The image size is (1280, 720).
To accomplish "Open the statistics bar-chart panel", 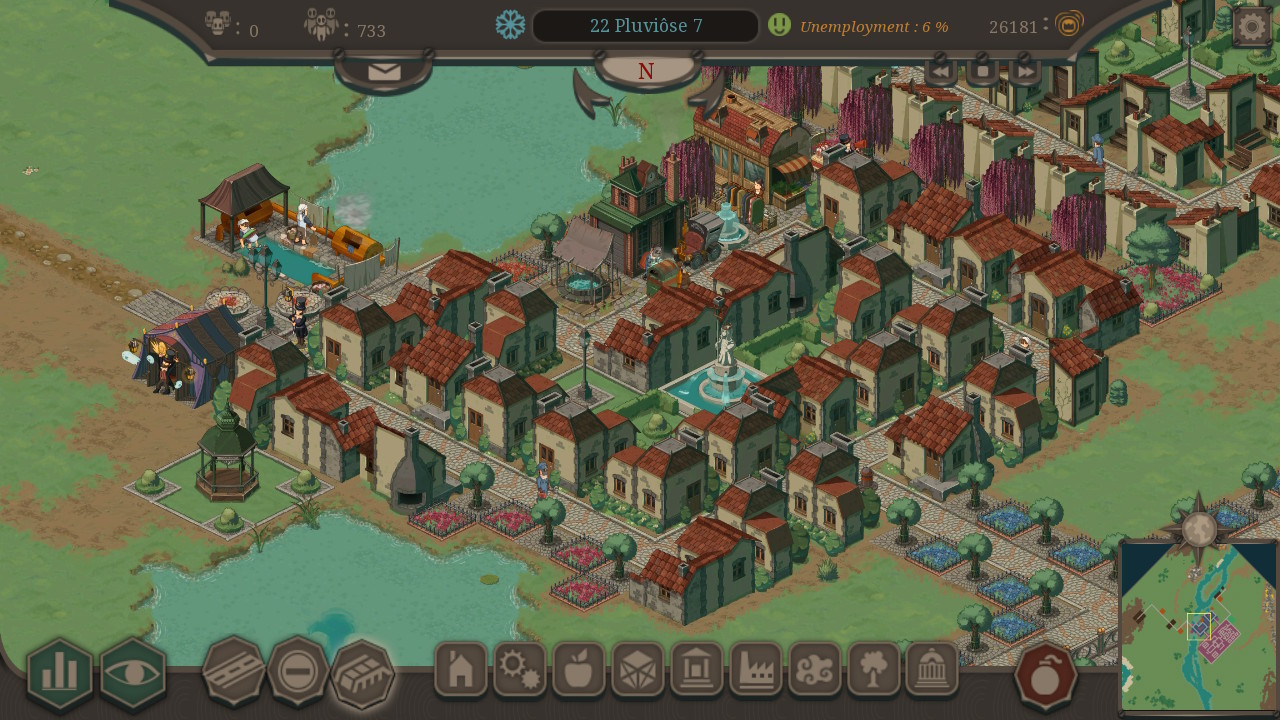I will tap(58, 673).
